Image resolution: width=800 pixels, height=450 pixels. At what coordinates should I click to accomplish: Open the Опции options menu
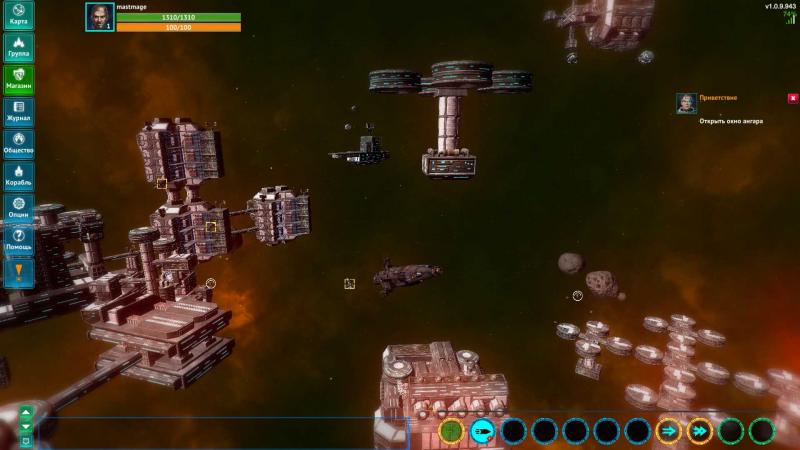pyautogui.click(x=18, y=207)
